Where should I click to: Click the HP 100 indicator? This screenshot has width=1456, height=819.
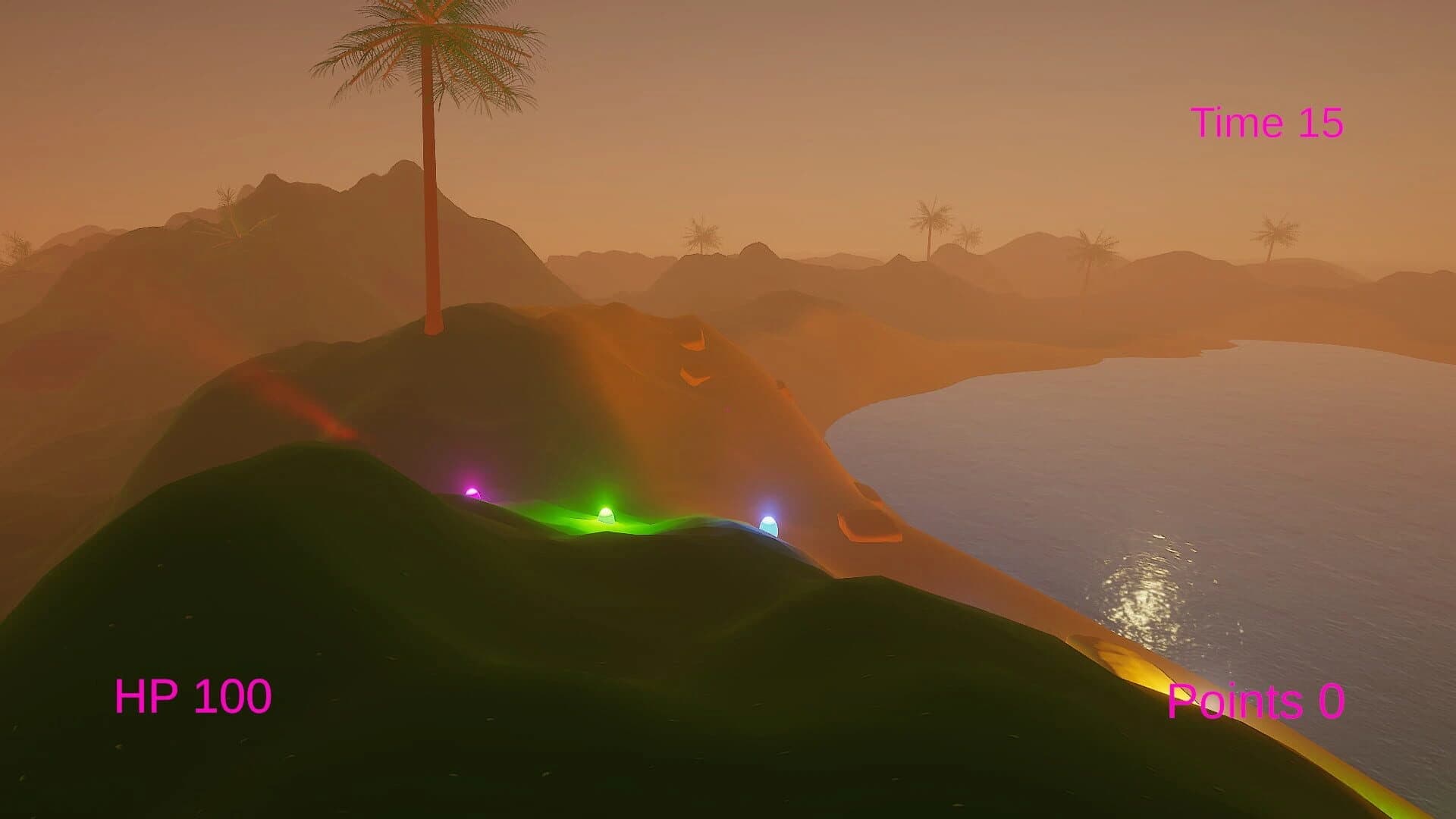coord(193,694)
